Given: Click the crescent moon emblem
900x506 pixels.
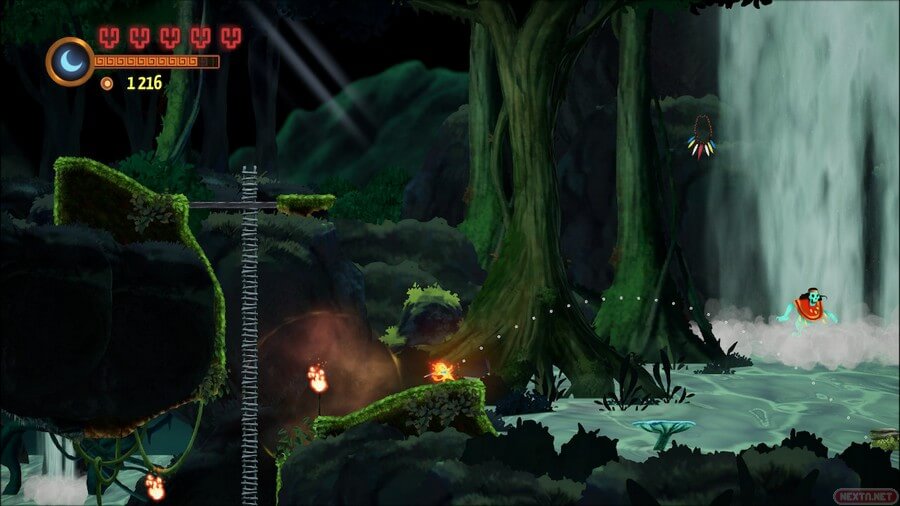Looking at the screenshot, I should tap(70, 61).
